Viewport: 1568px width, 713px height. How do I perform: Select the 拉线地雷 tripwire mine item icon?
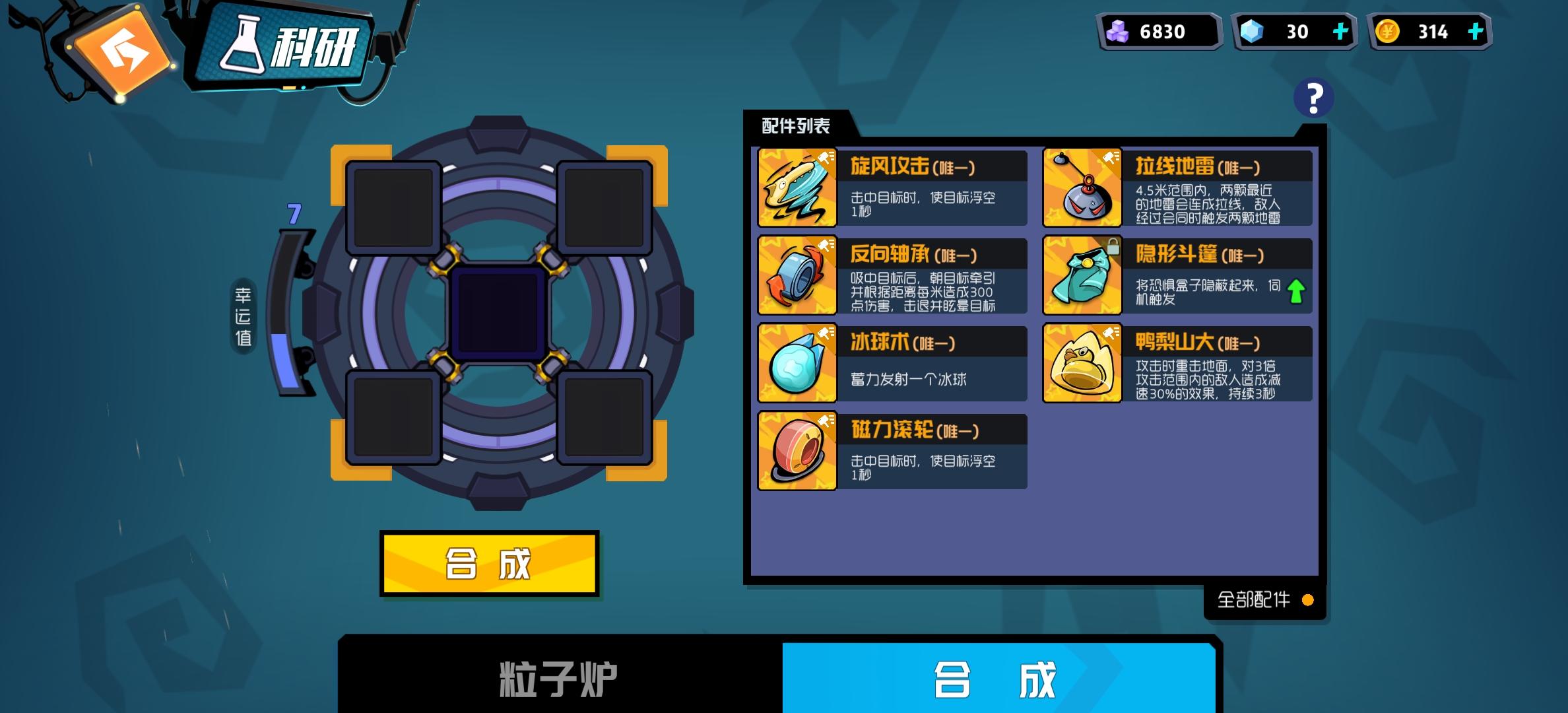1082,188
